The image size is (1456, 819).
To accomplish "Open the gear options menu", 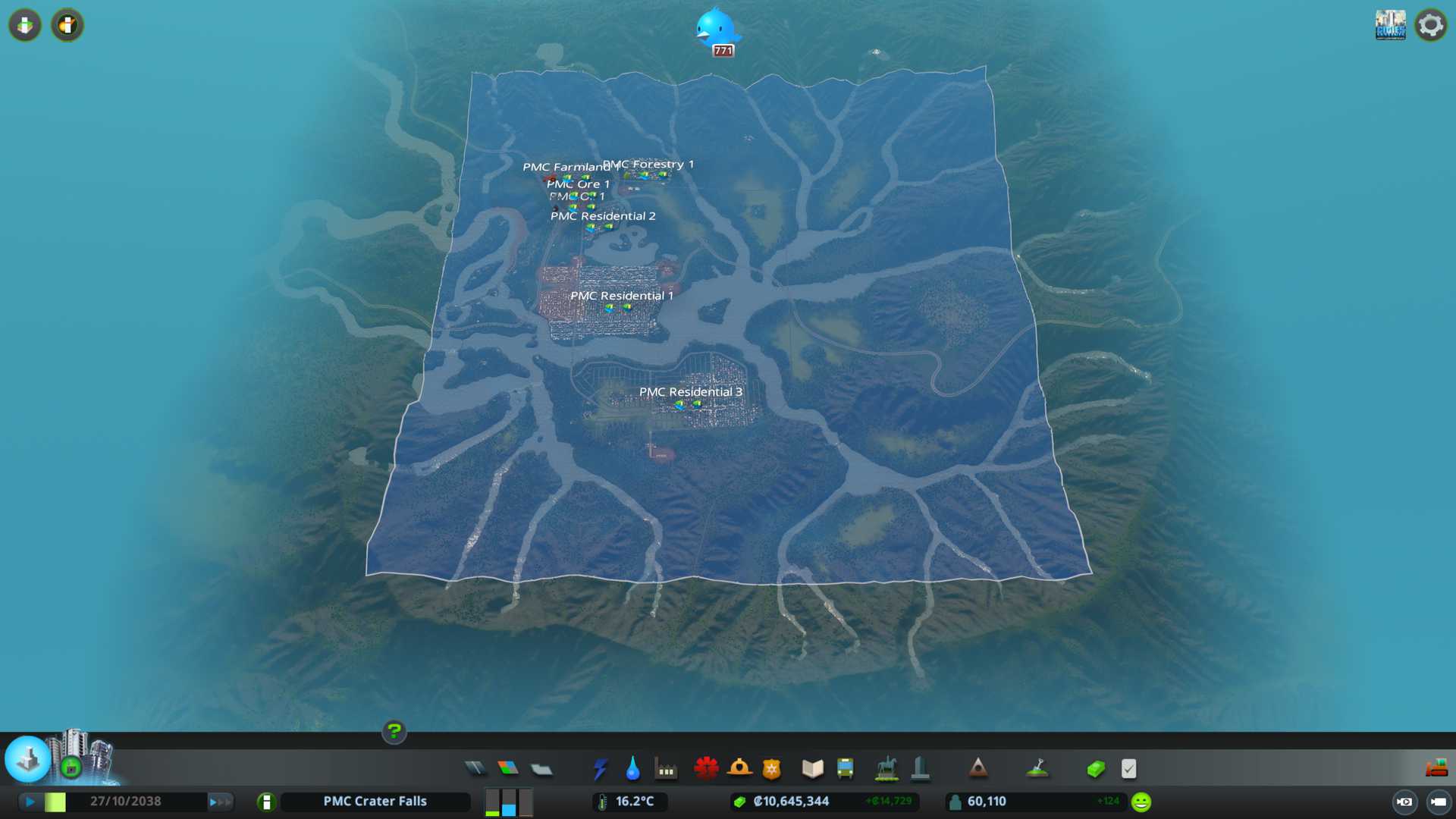I will pos(1430,26).
